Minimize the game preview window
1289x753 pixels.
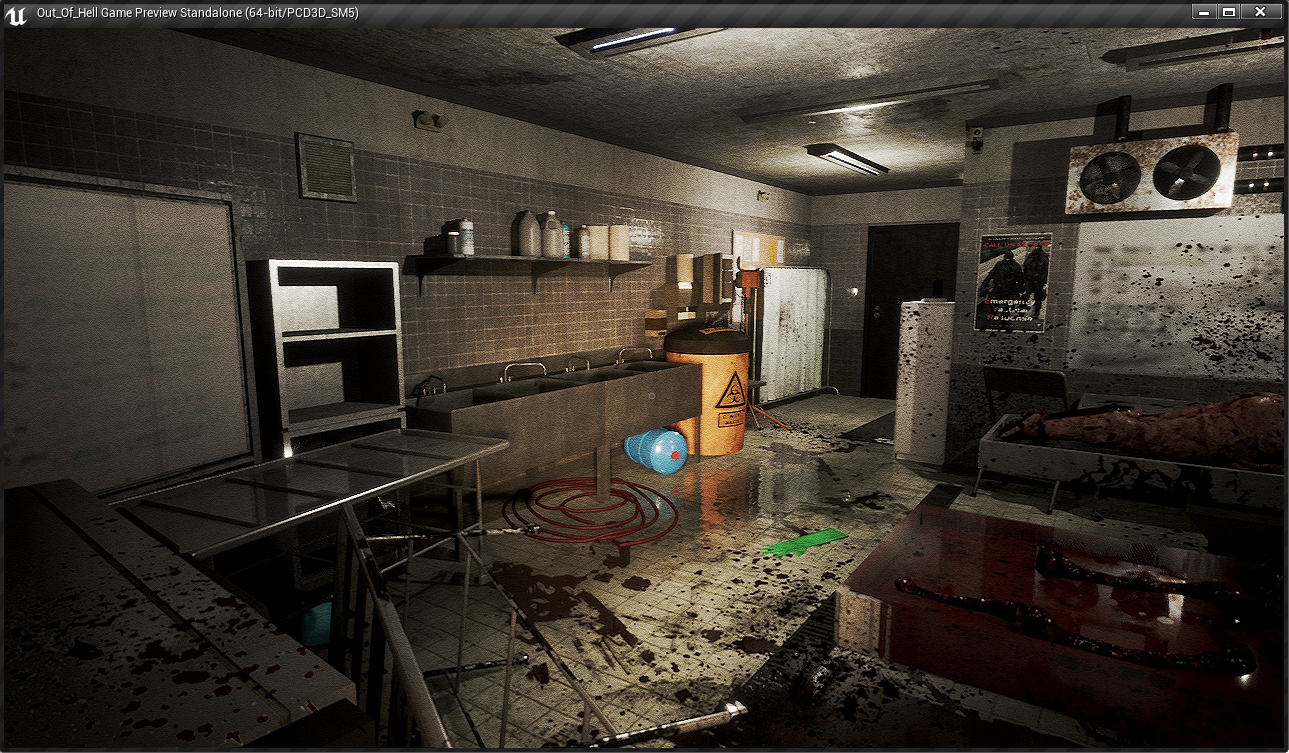pyautogui.click(x=1204, y=12)
